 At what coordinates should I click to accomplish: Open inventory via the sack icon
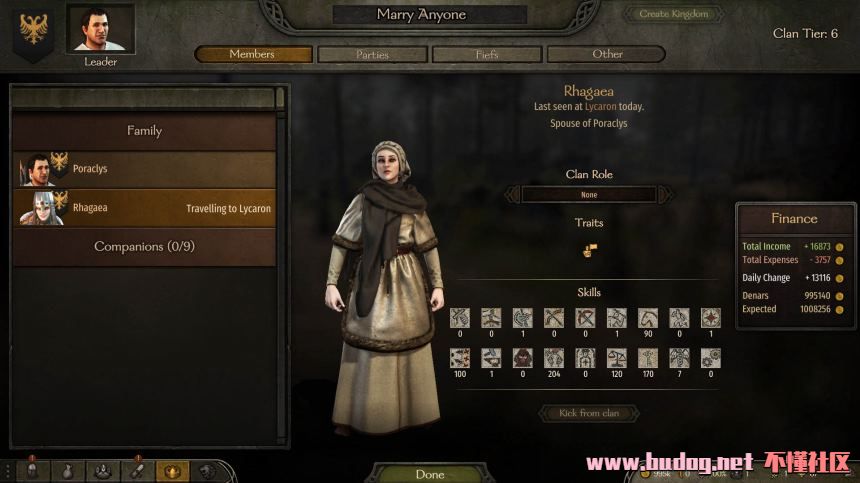click(x=68, y=471)
